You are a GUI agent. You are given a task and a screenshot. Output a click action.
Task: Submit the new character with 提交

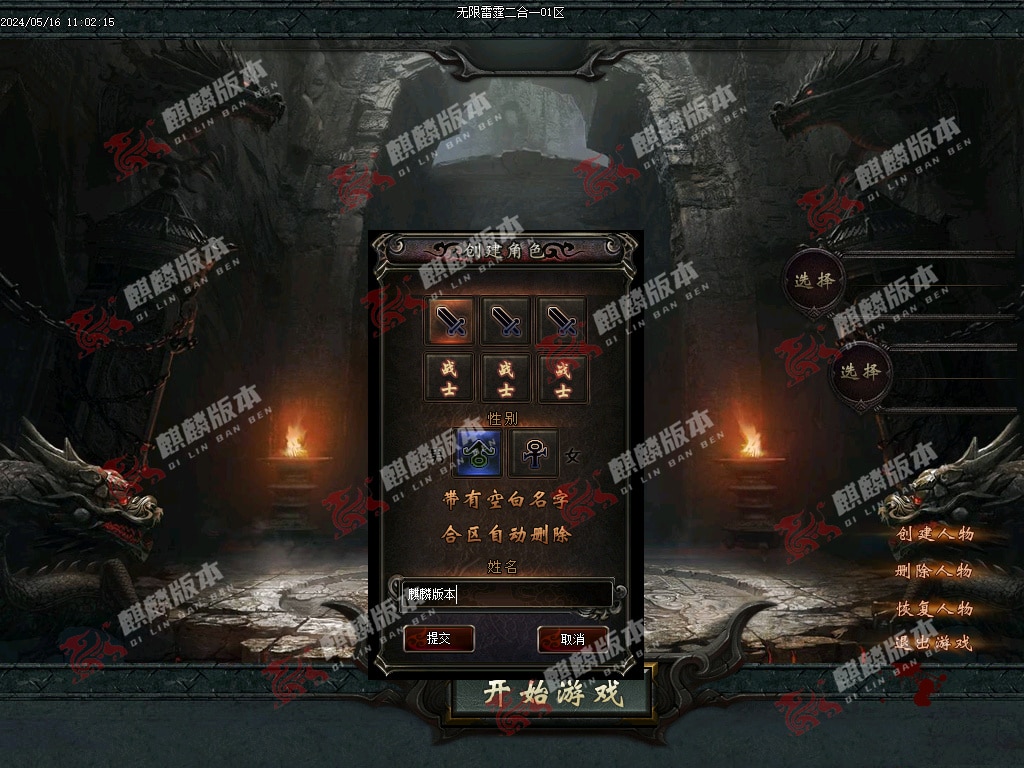click(438, 639)
